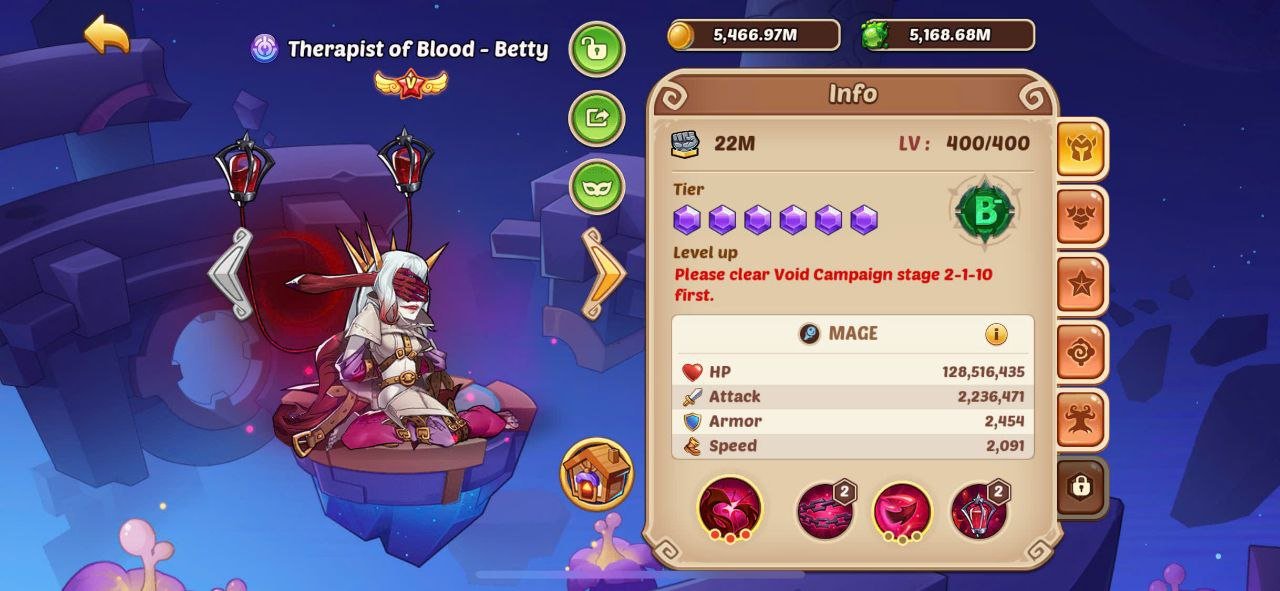Toggle the green padlock hero lock
Viewport: 1280px width, 591px height.
[x=597, y=49]
